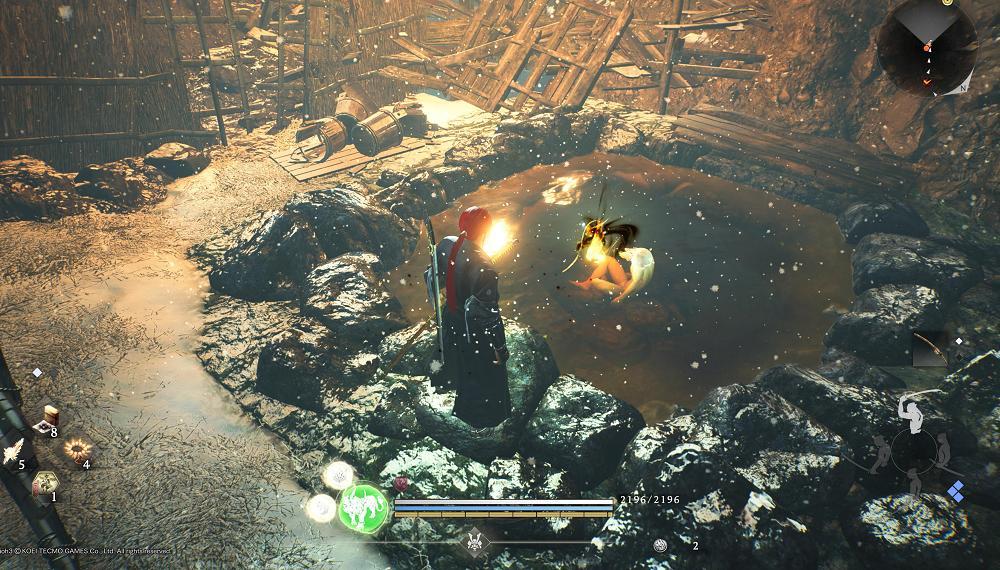Click the round crest icon beside 2
This screenshot has width=1000, height=570.
[659, 545]
